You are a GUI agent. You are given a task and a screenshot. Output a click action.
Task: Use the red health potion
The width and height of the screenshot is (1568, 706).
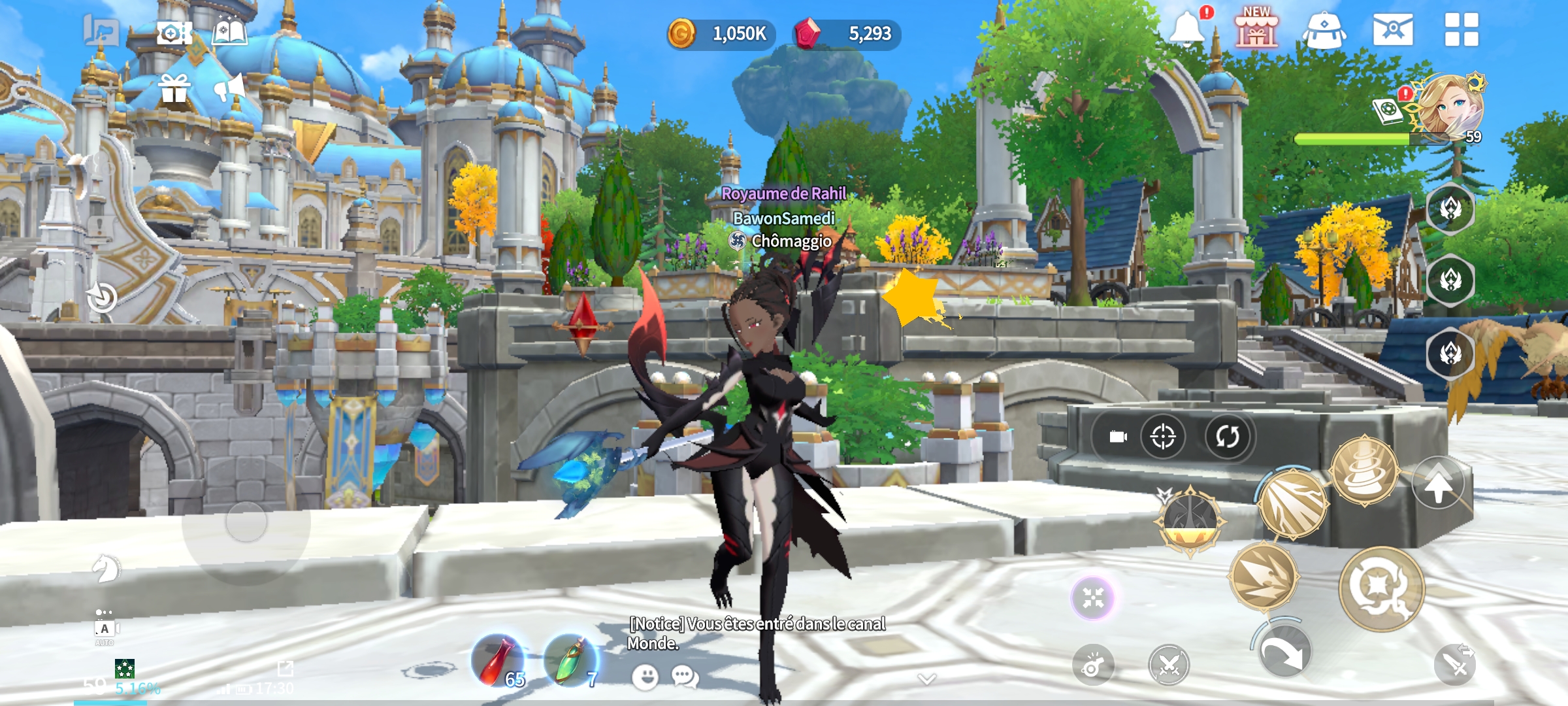(498, 661)
